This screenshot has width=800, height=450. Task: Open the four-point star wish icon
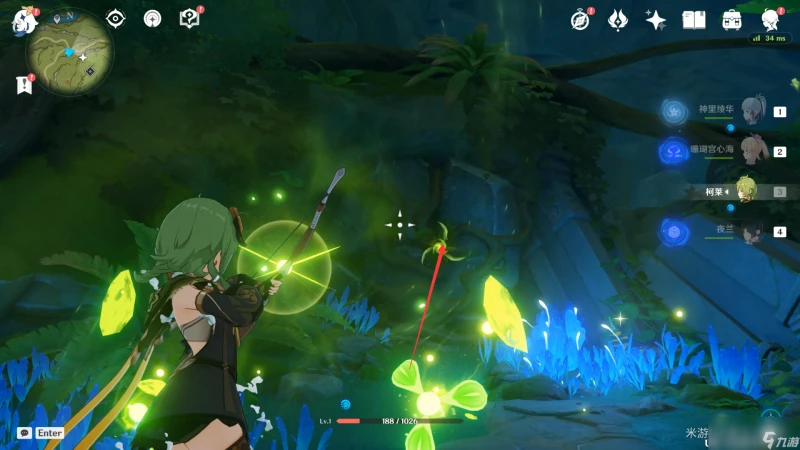pyautogui.click(x=656, y=20)
